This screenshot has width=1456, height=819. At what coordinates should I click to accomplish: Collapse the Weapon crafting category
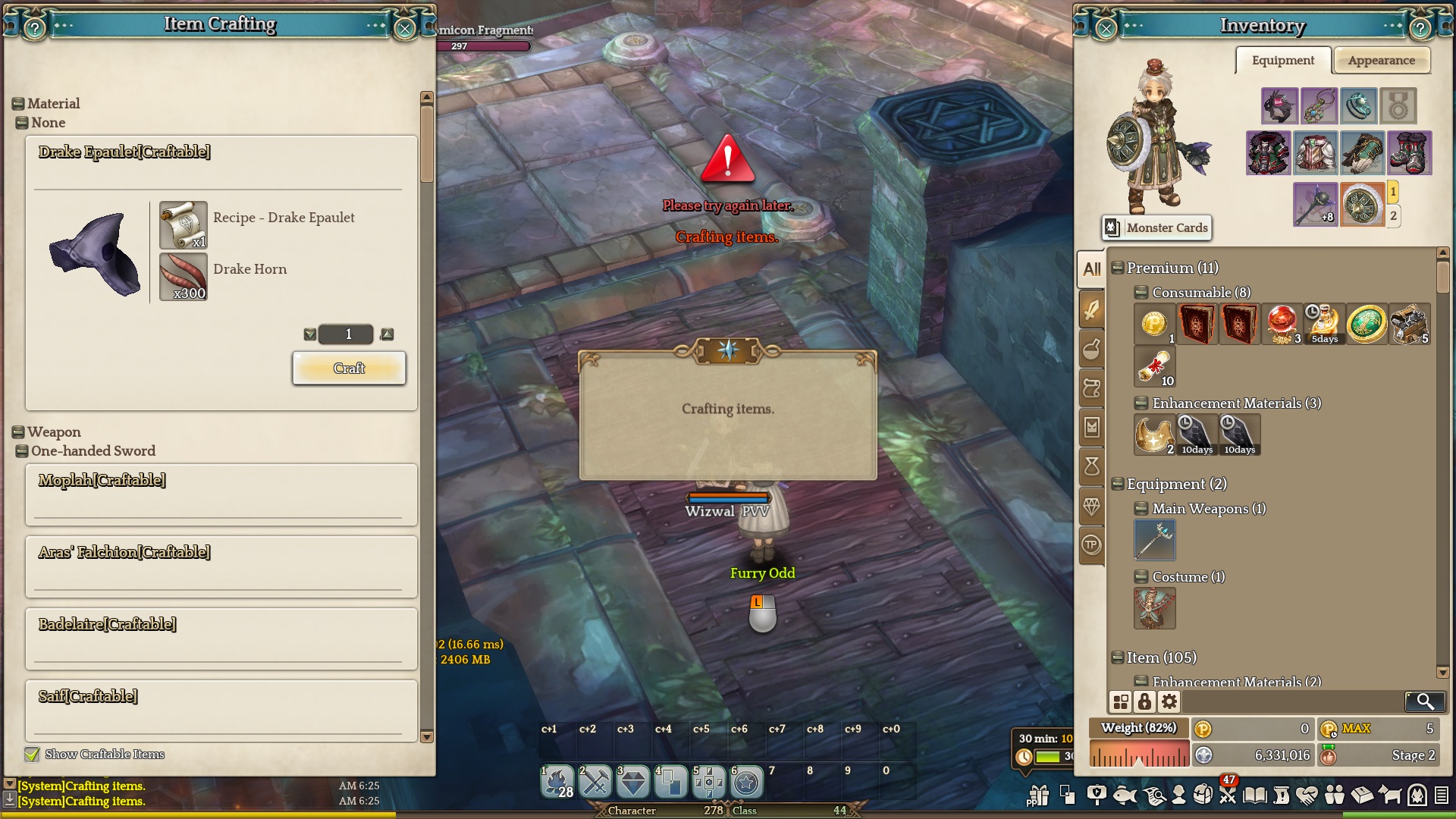pos(18,432)
